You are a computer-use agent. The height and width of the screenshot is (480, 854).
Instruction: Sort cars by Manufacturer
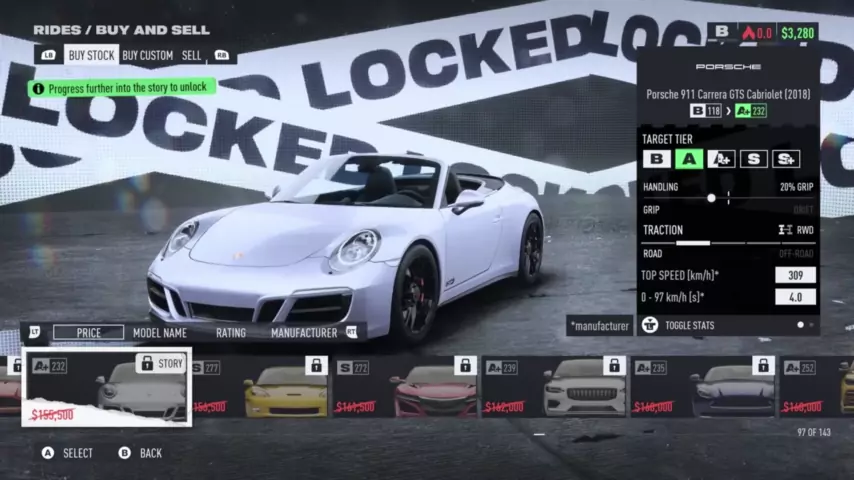pyautogui.click(x=303, y=332)
